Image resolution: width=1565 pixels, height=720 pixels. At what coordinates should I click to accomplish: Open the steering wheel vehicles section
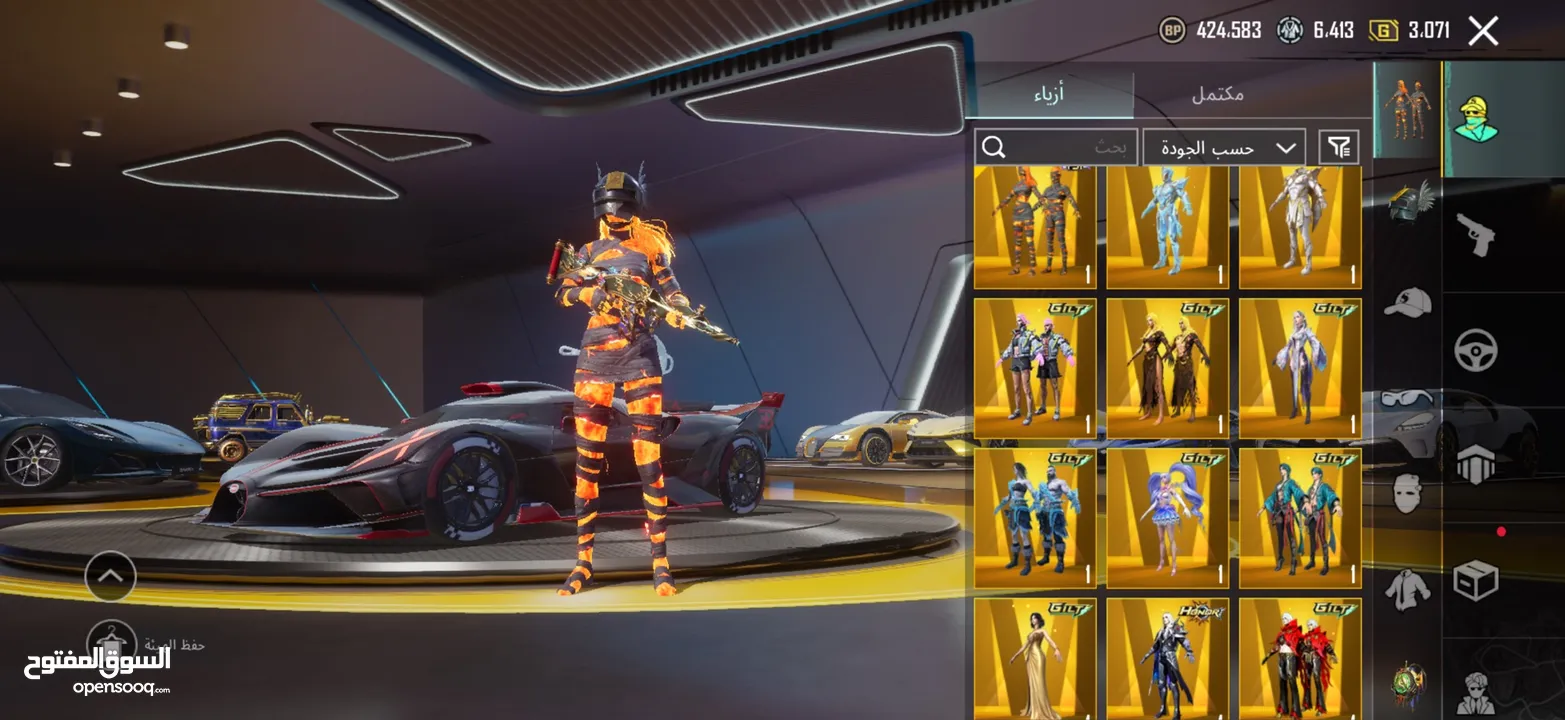click(1475, 350)
